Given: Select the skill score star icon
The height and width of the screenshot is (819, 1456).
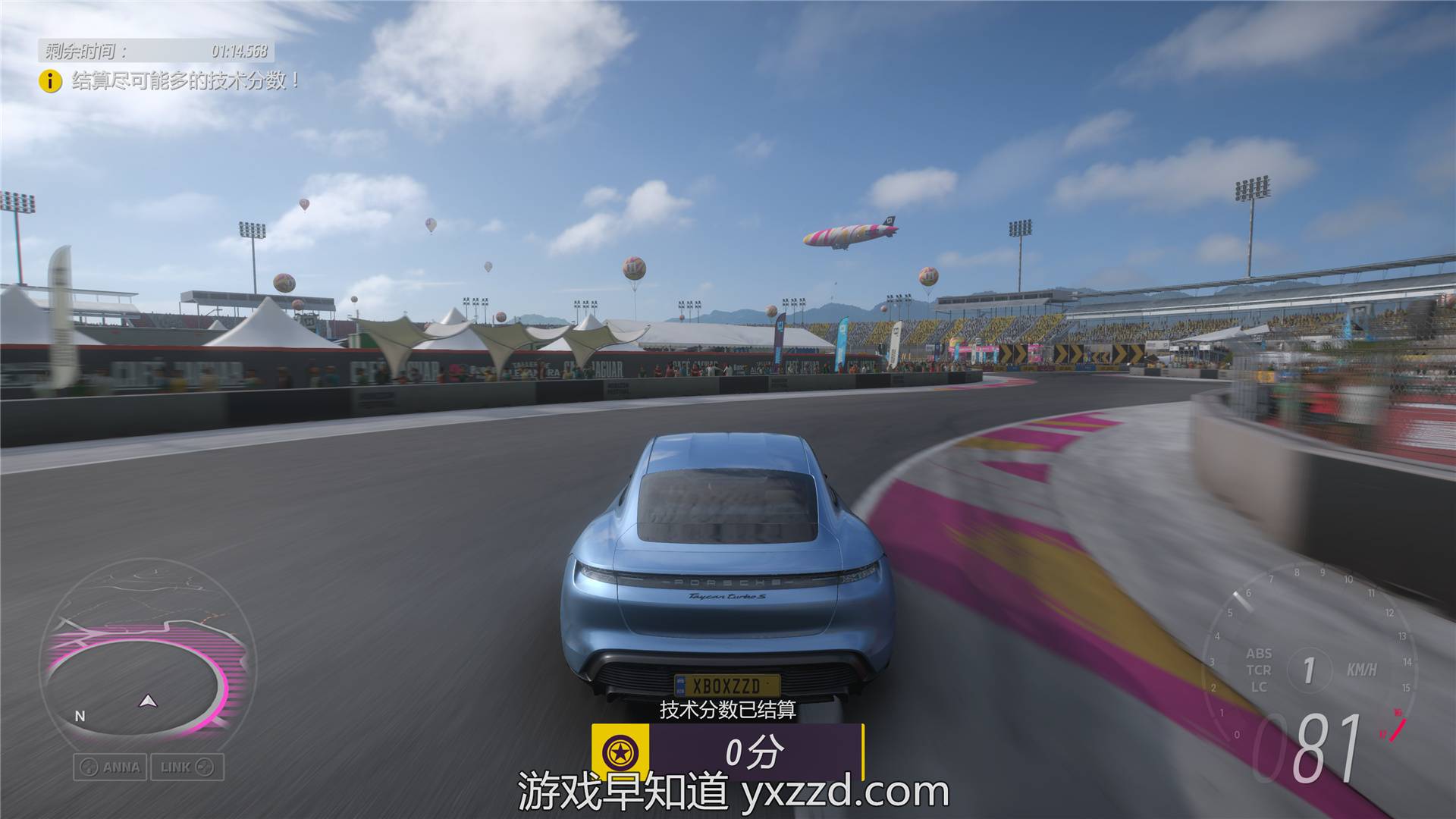Looking at the screenshot, I should (x=620, y=752).
